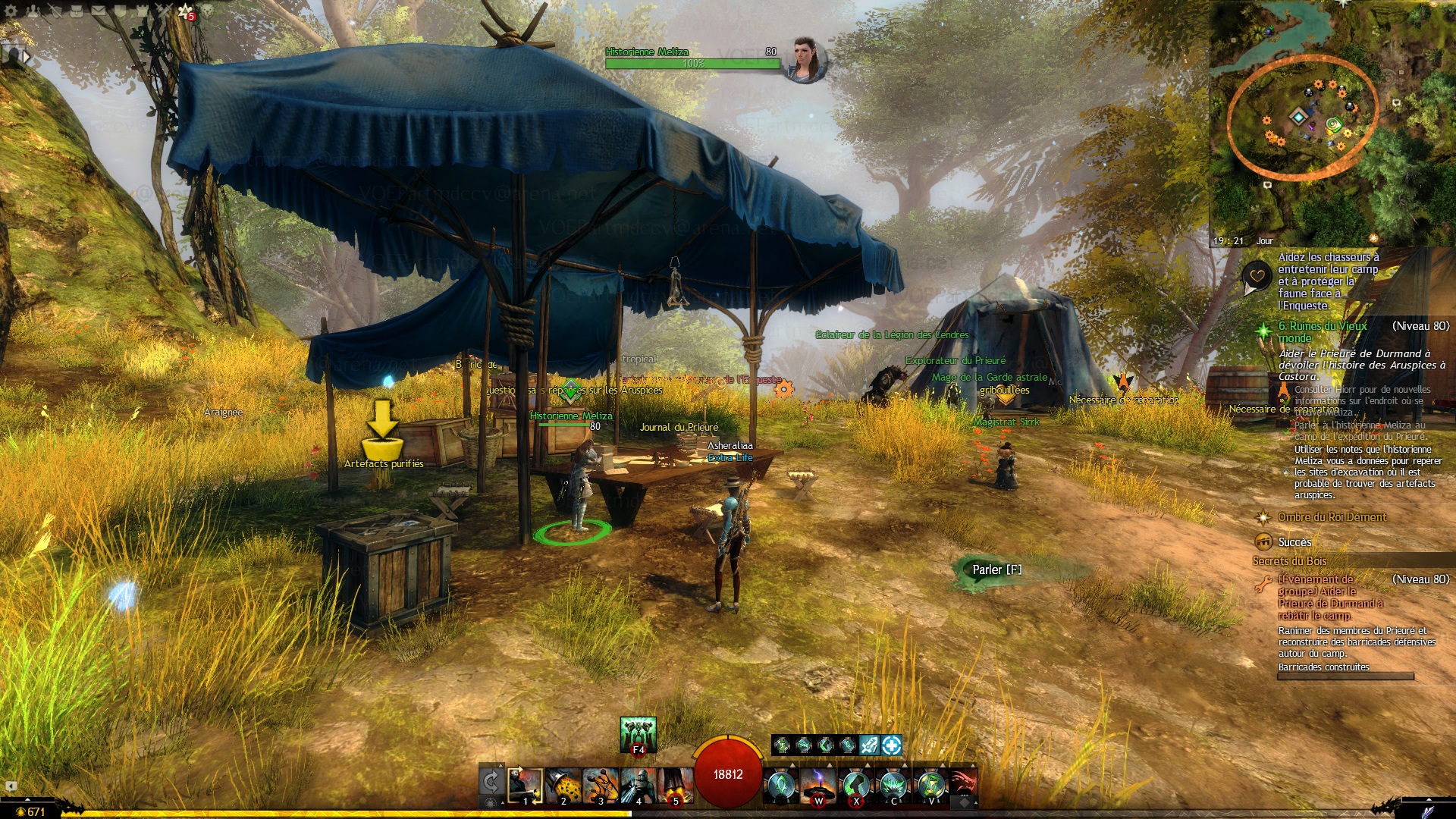
Task: Activate the mine utility skill on W
Action: [x=818, y=785]
